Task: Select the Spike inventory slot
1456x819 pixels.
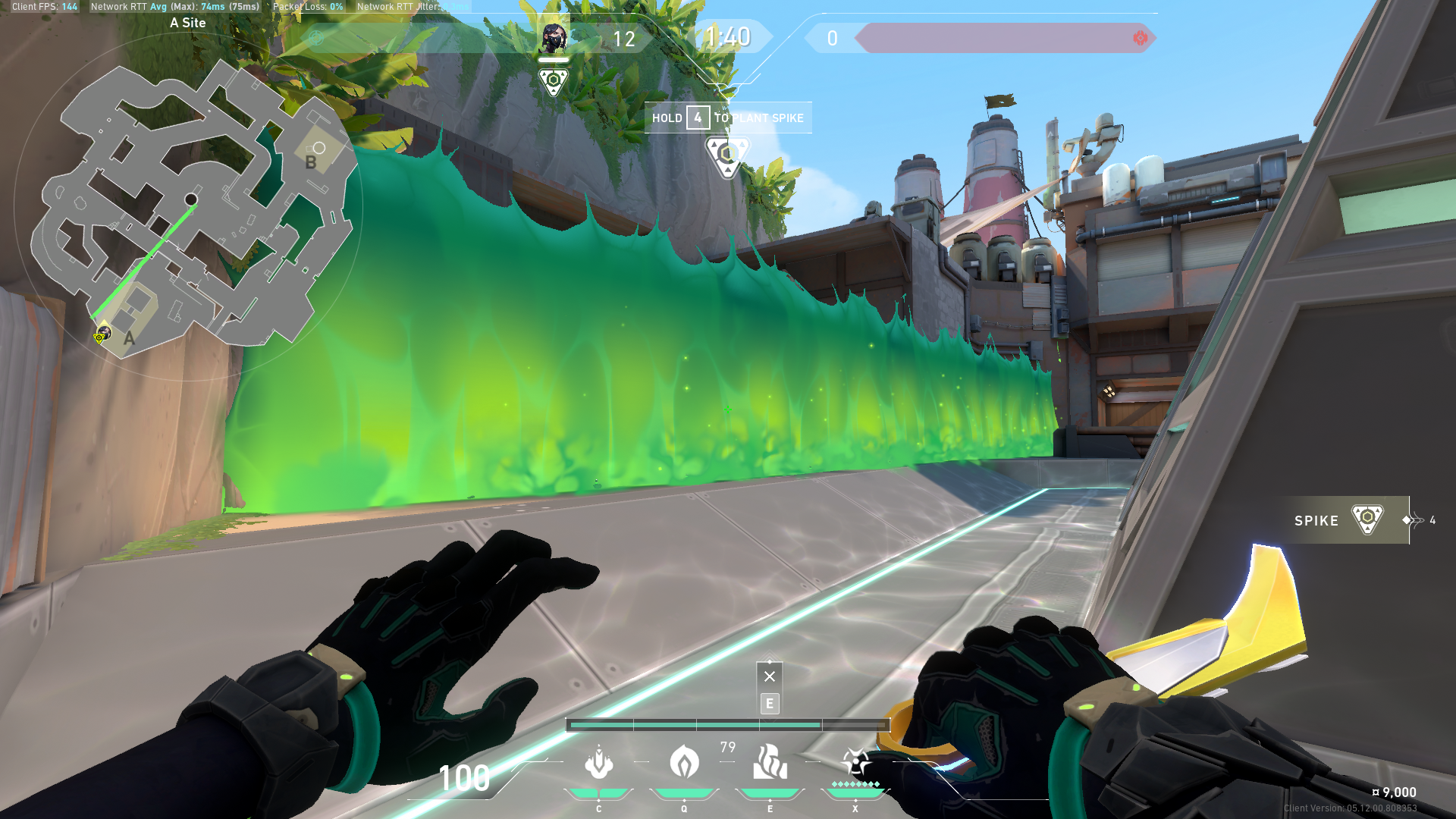Action: [1342, 520]
